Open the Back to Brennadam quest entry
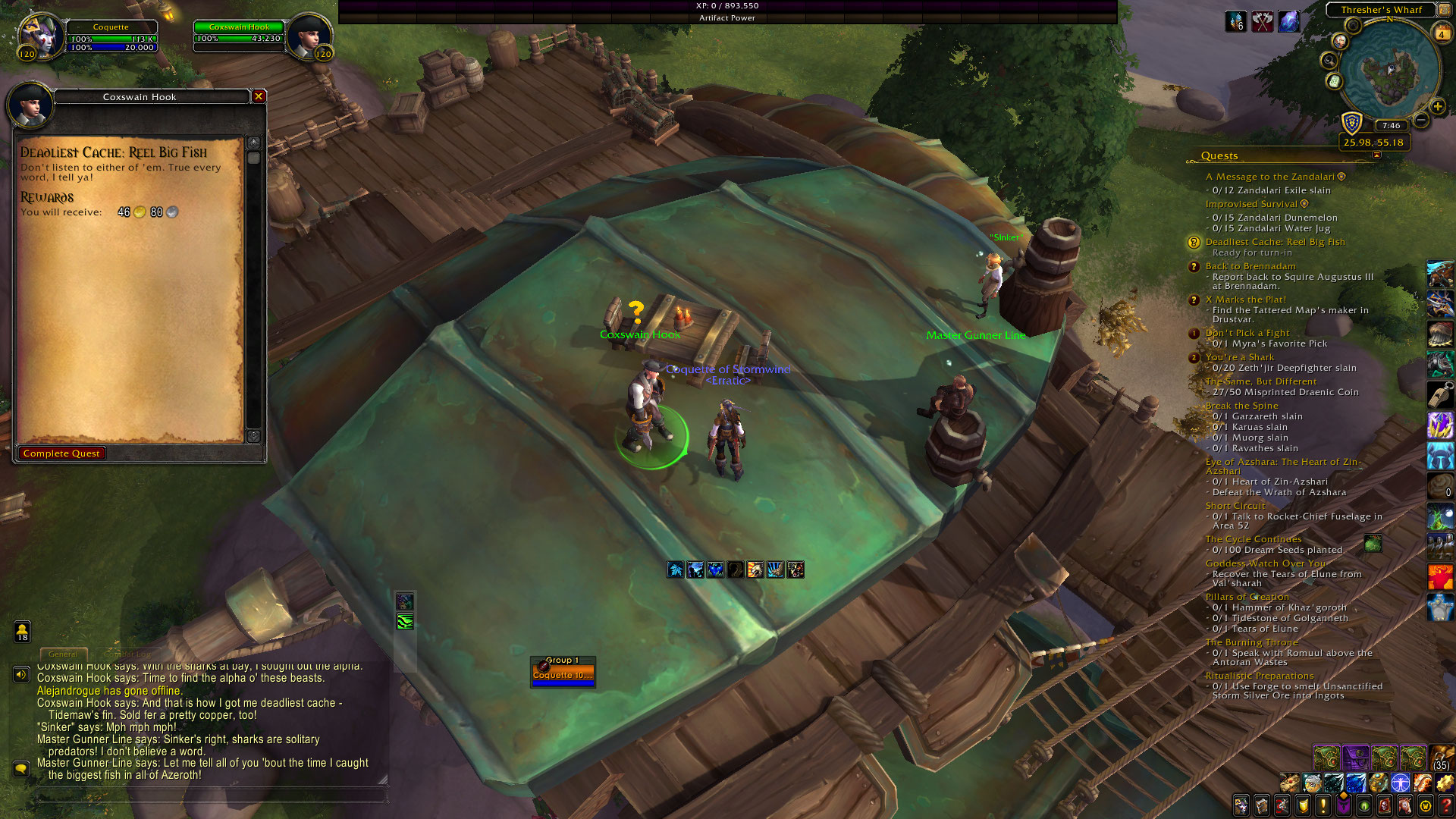Viewport: 1456px width, 819px height. 1250,266
